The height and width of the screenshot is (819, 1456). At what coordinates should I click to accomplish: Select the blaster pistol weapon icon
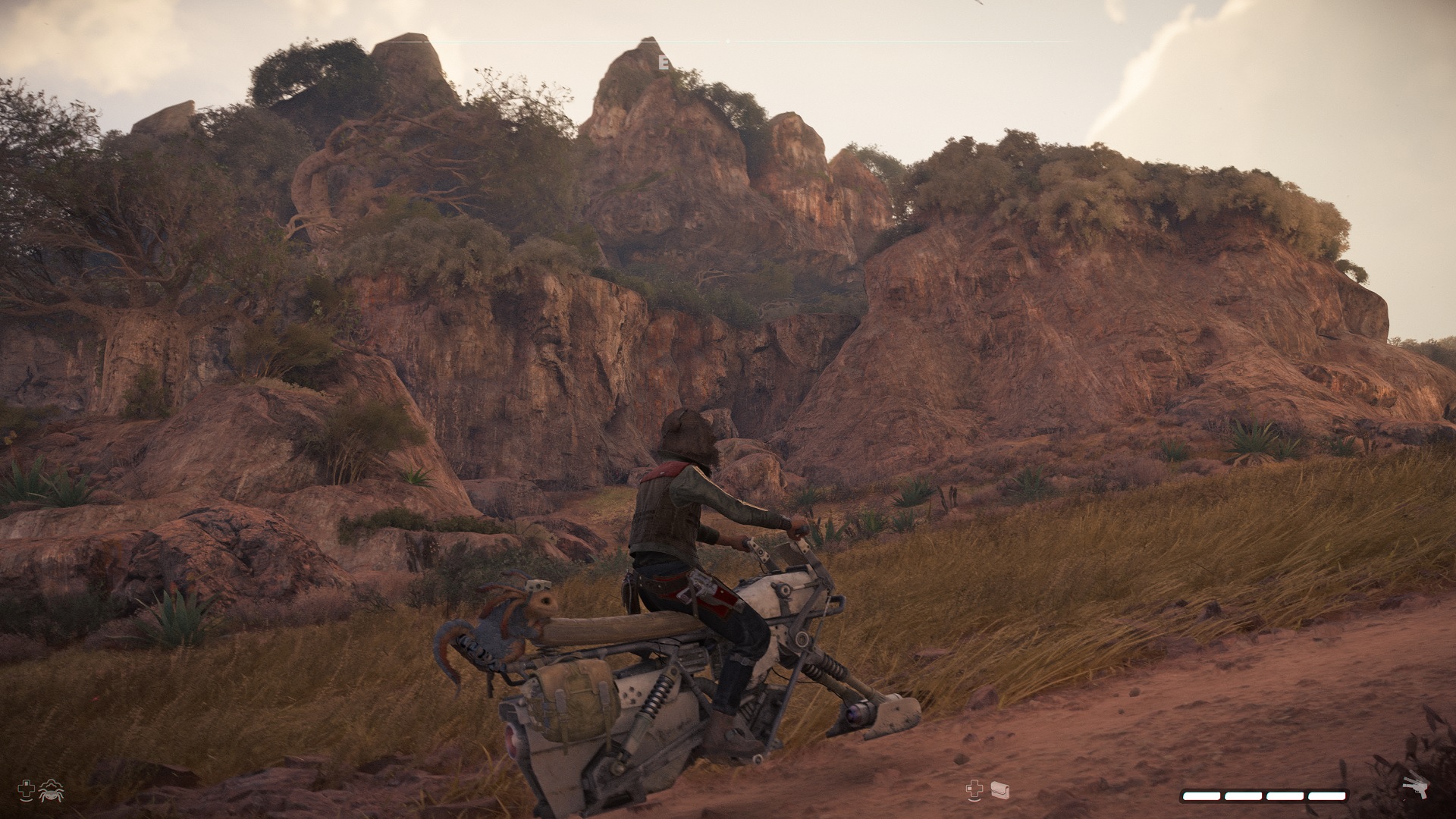(1414, 784)
